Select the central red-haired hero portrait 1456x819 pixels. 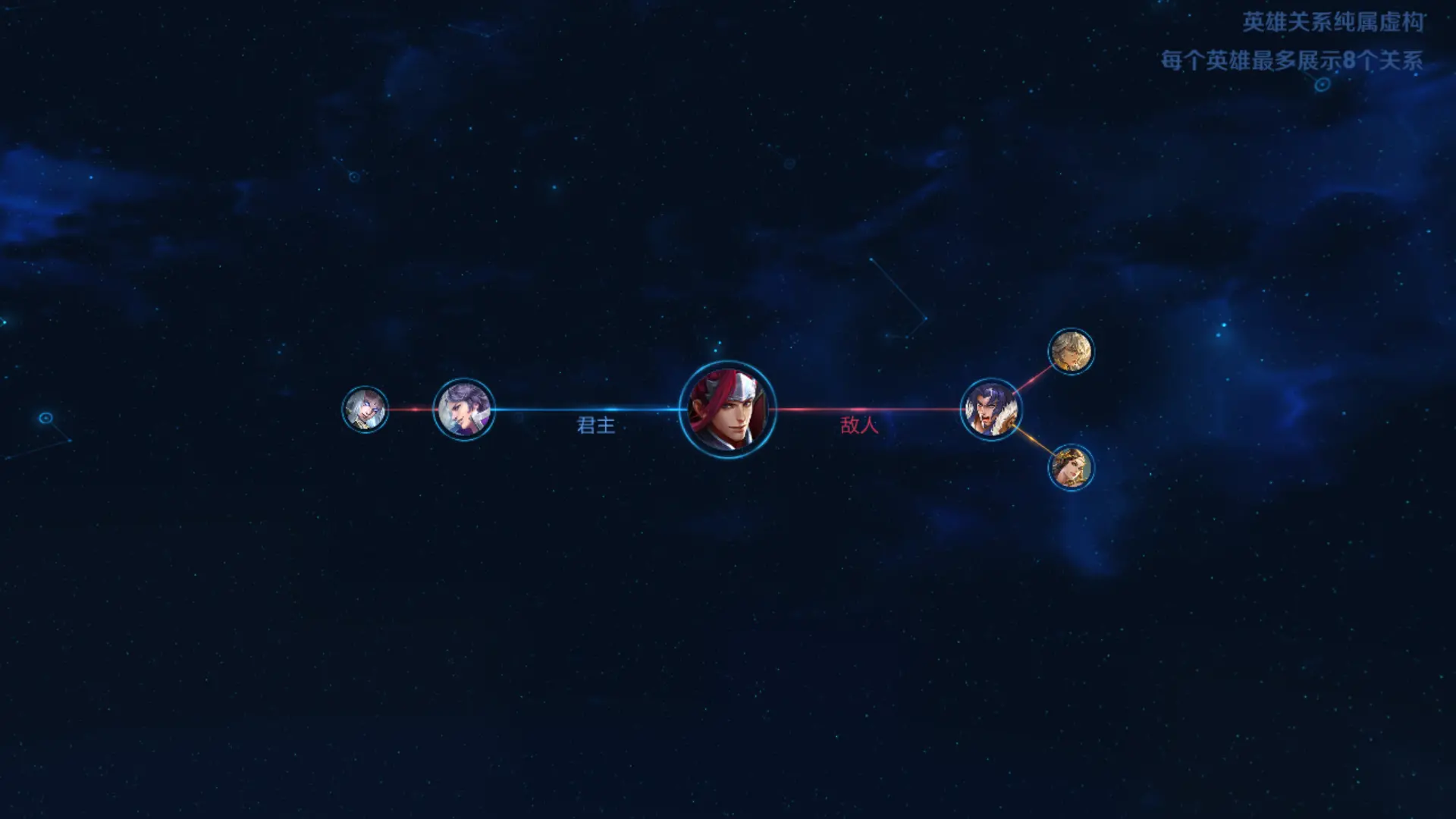coord(727,409)
